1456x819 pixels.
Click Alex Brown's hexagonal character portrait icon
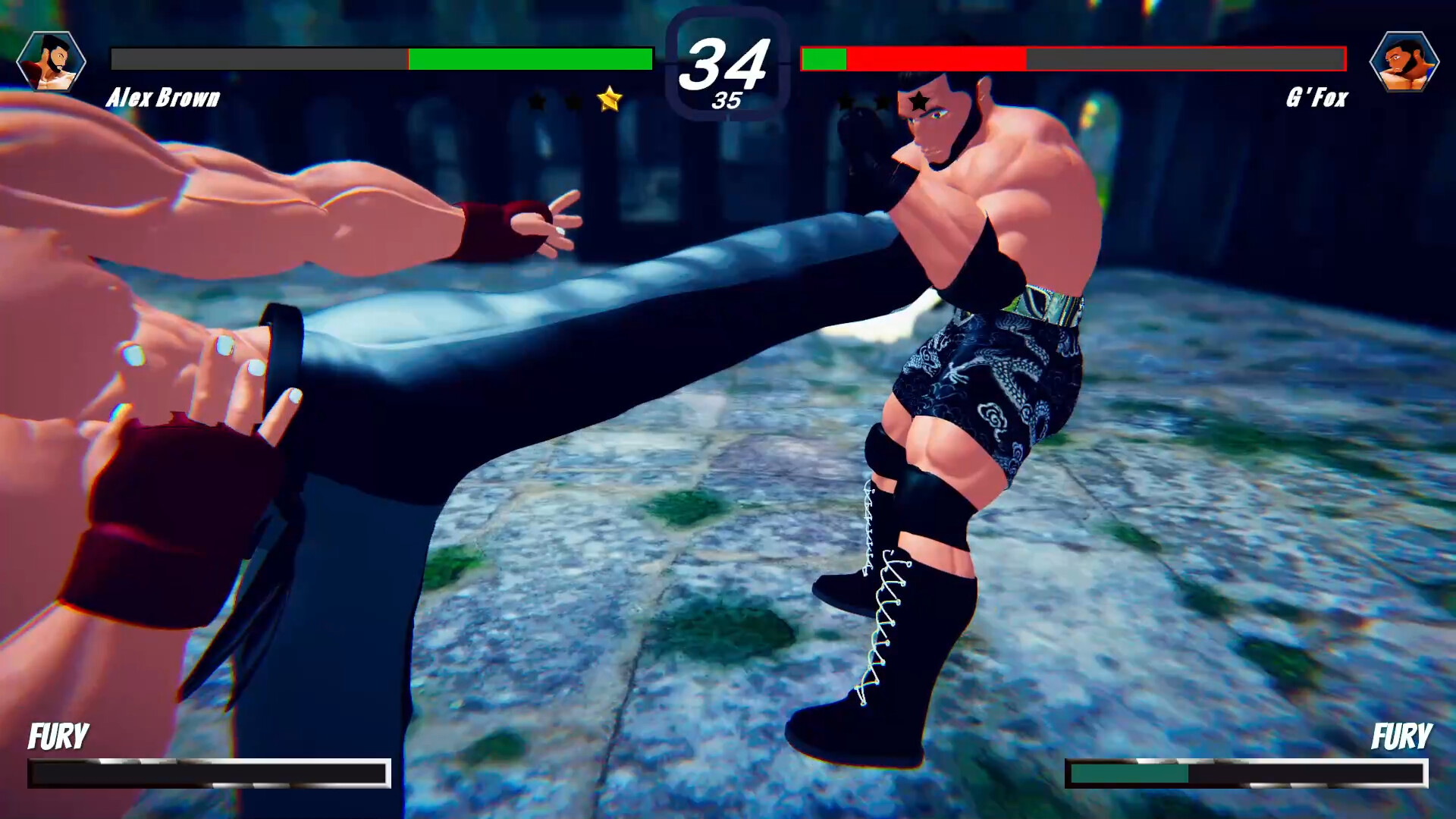coord(51,62)
